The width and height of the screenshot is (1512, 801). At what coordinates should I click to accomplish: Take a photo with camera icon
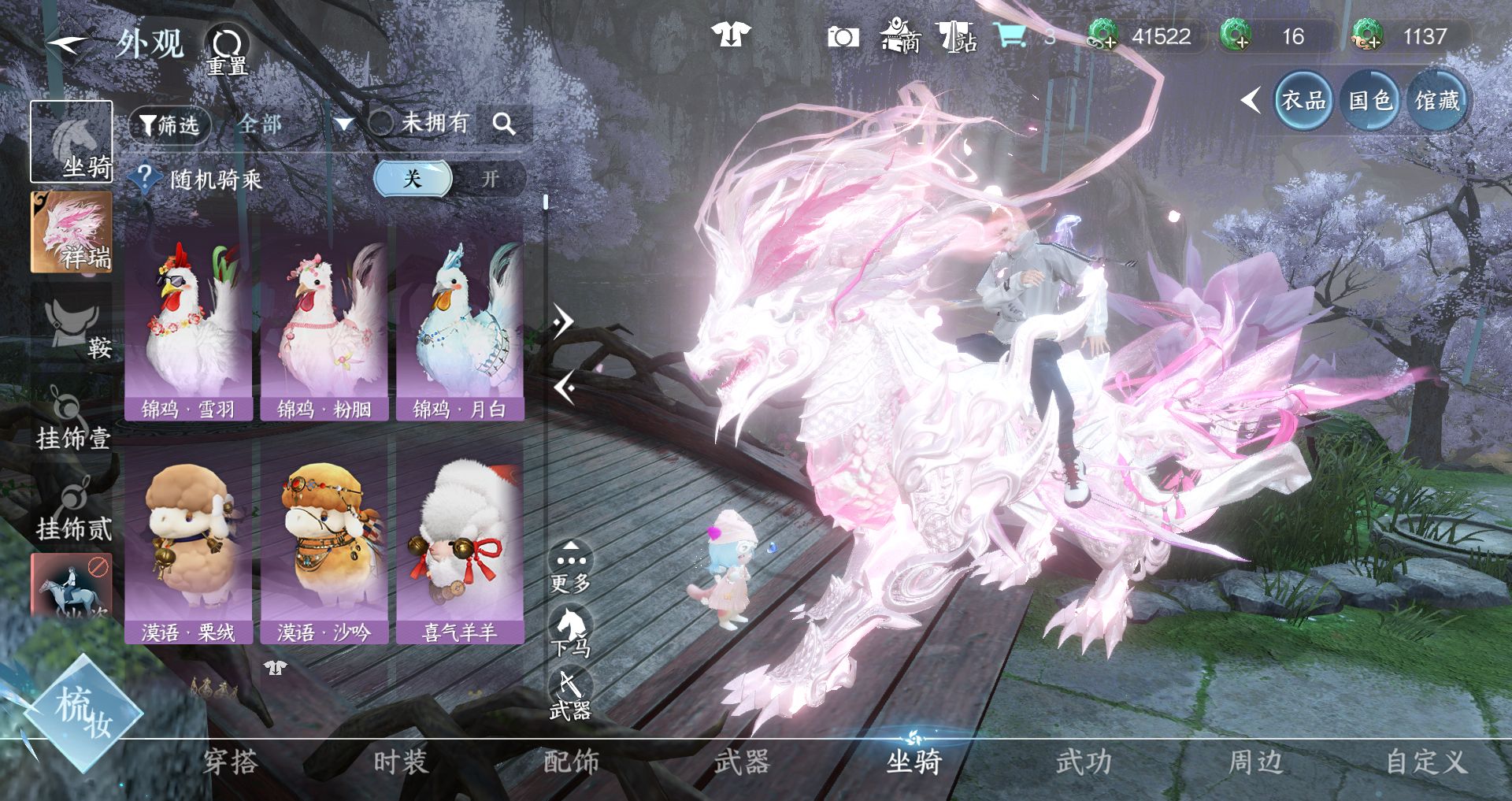pos(842,37)
